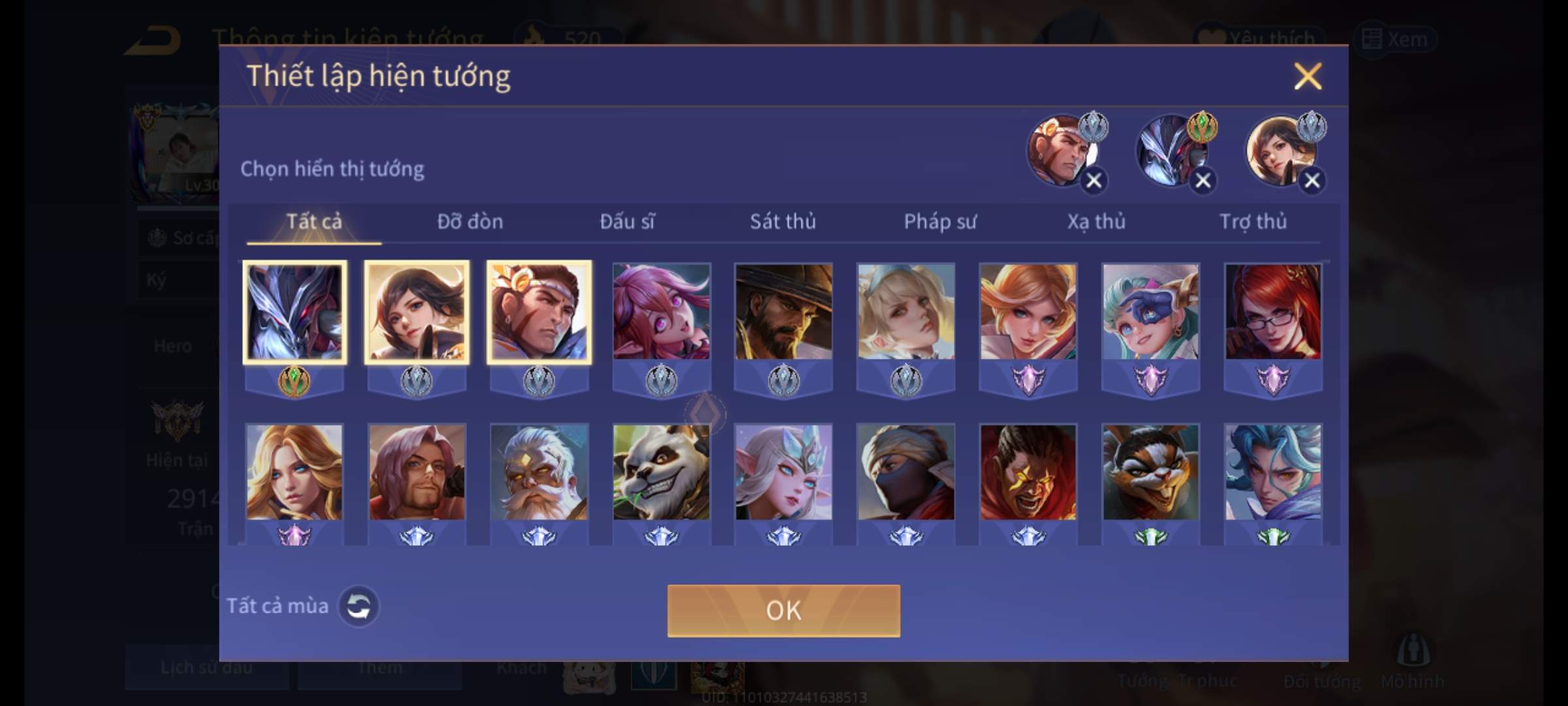Select the white-bearded old man hero

click(539, 472)
